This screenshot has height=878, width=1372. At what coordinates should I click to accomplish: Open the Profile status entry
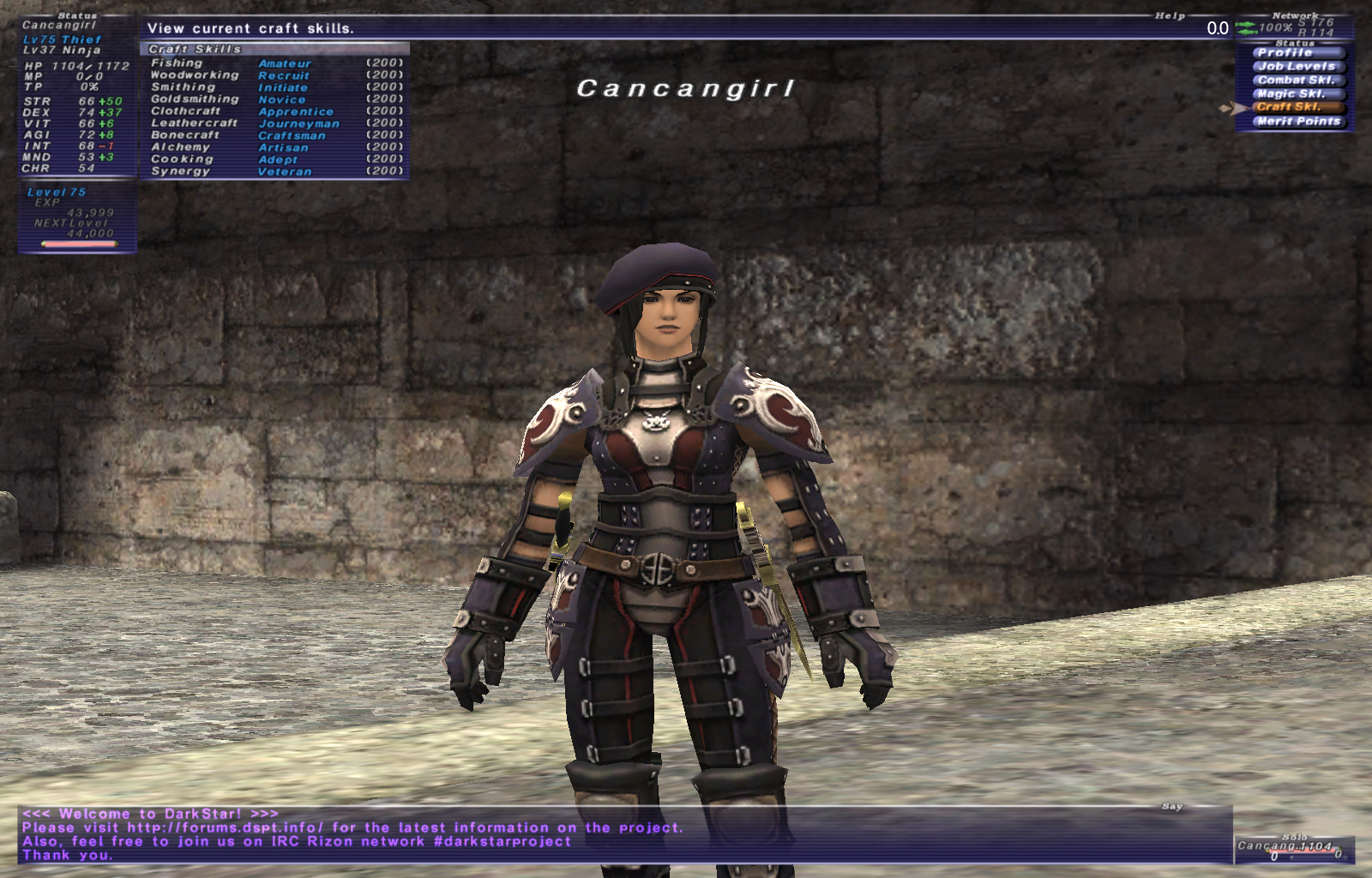[x=1295, y=52]
